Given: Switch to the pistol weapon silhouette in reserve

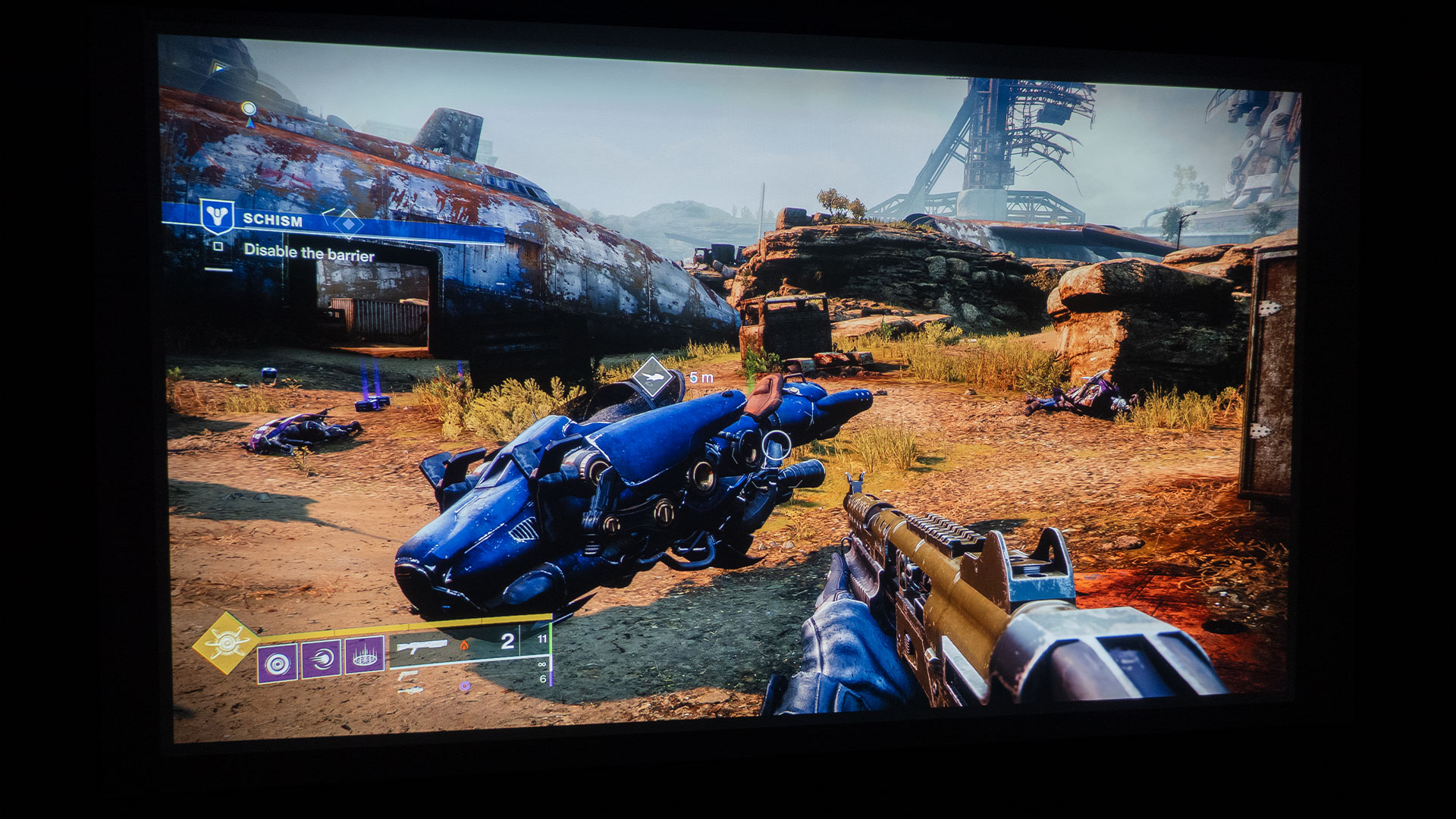Looking at the screenshot, I should pyautogui.click(x=408, y=674).
